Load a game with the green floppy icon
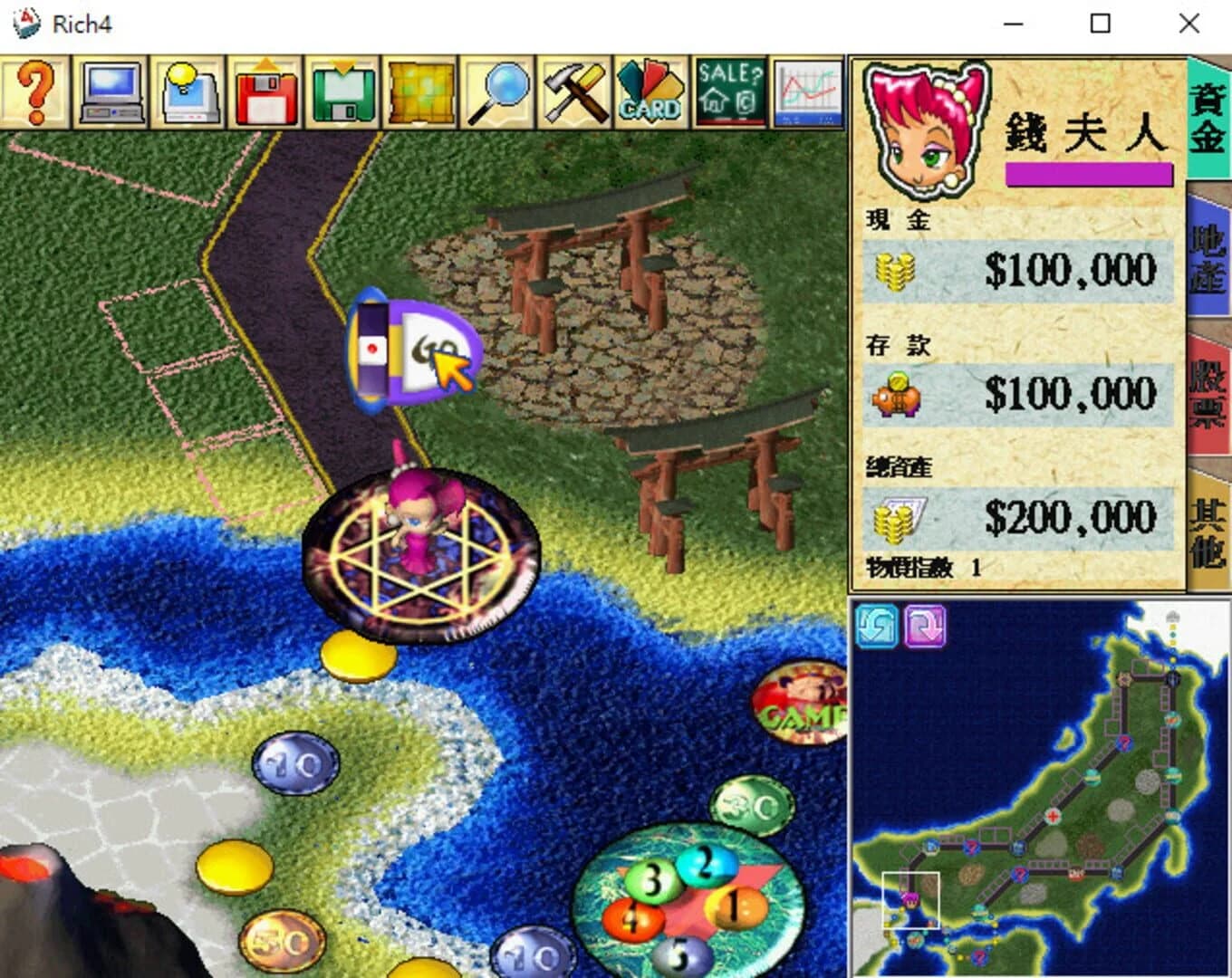 point(342,91)
